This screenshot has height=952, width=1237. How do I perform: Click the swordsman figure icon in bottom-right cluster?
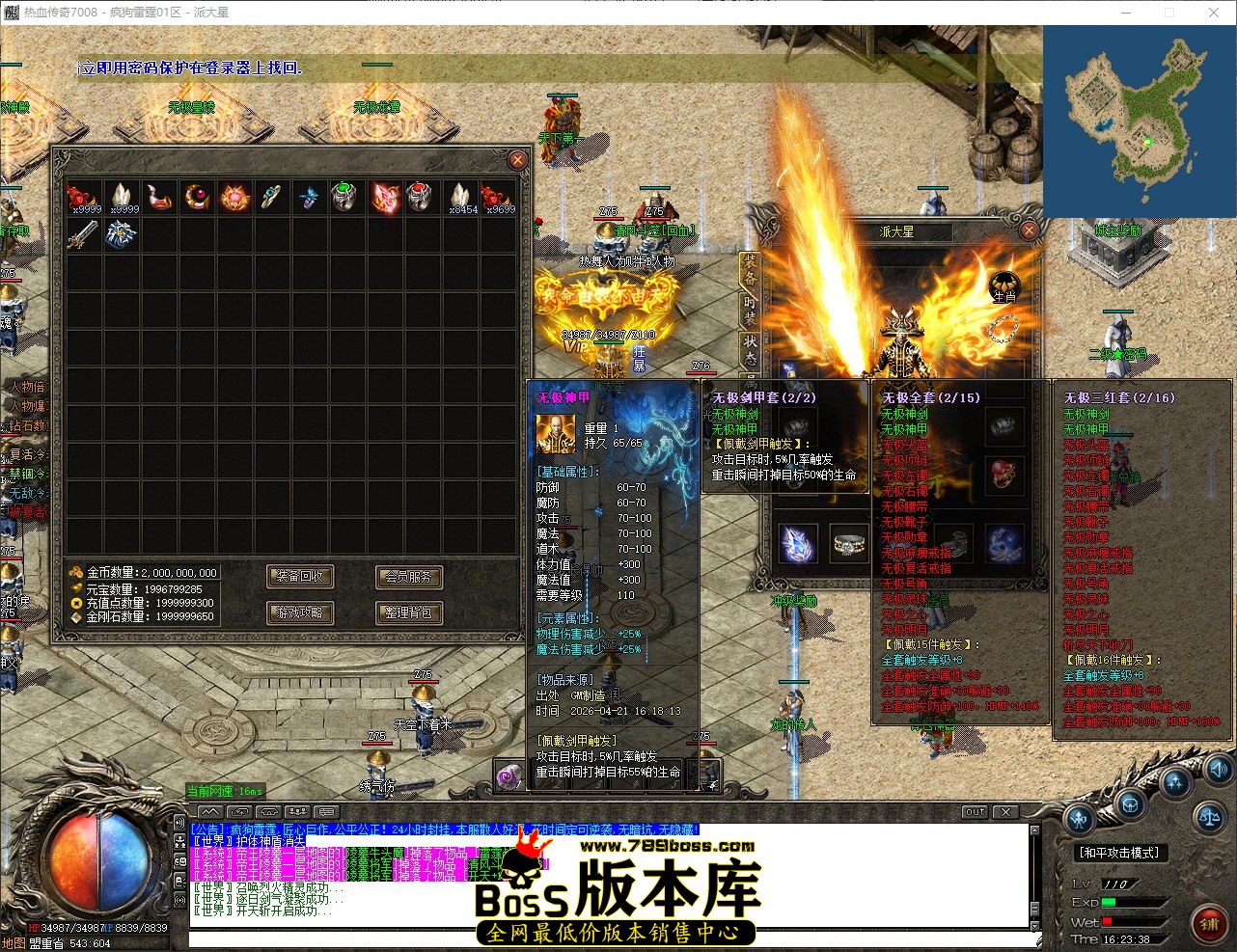[x=1078, y=819]
